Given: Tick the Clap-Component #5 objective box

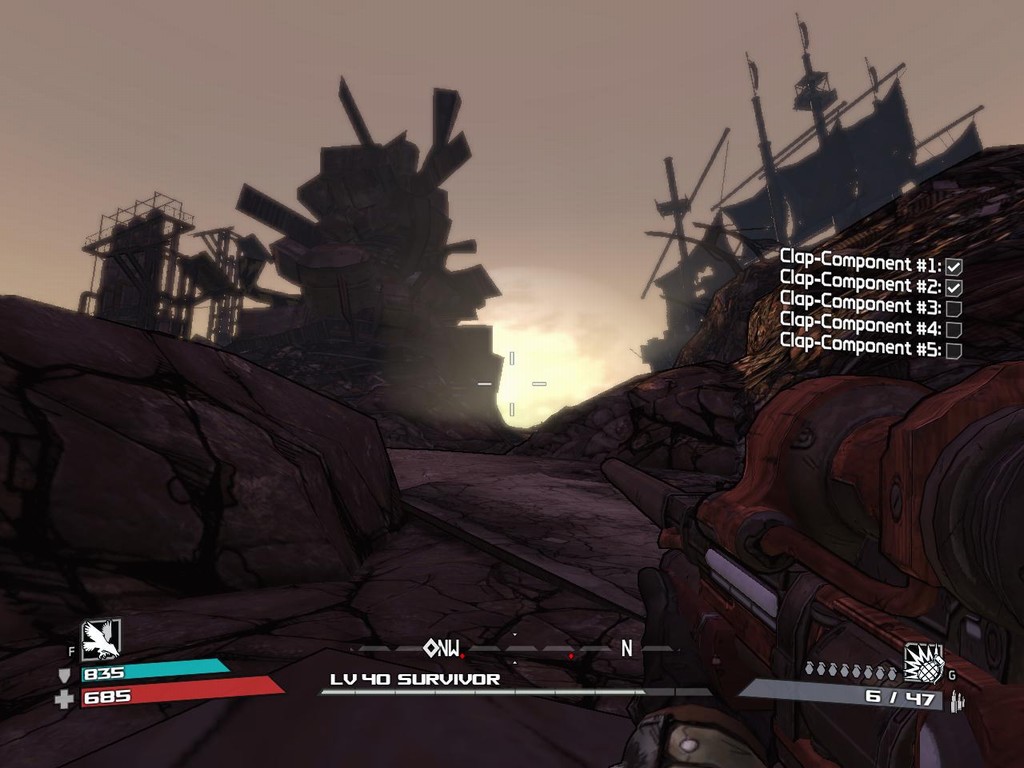Looking at the screenshot, I should click(954, 351).
